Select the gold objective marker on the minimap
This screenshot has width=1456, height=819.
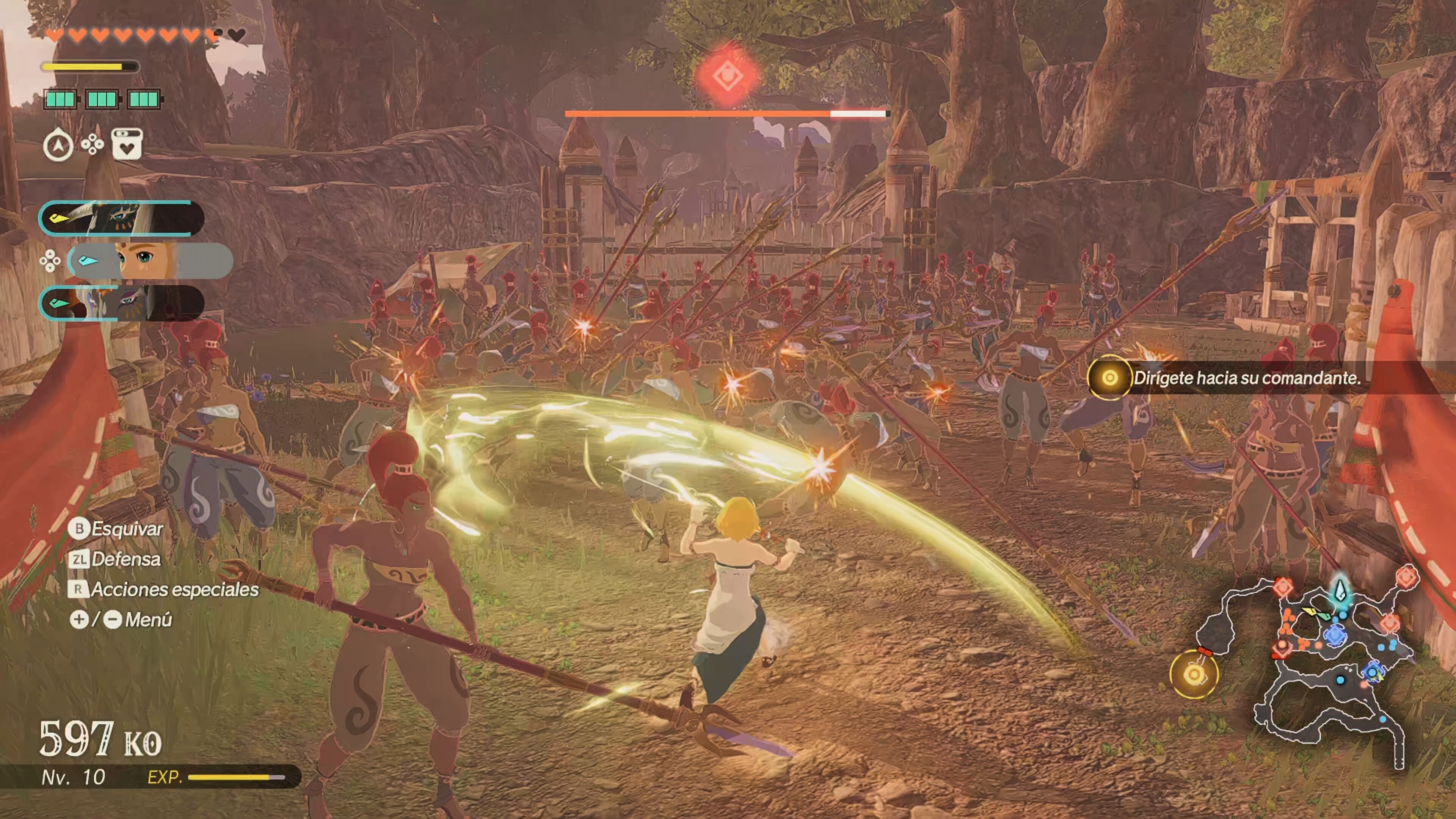tap(1194, 674)
